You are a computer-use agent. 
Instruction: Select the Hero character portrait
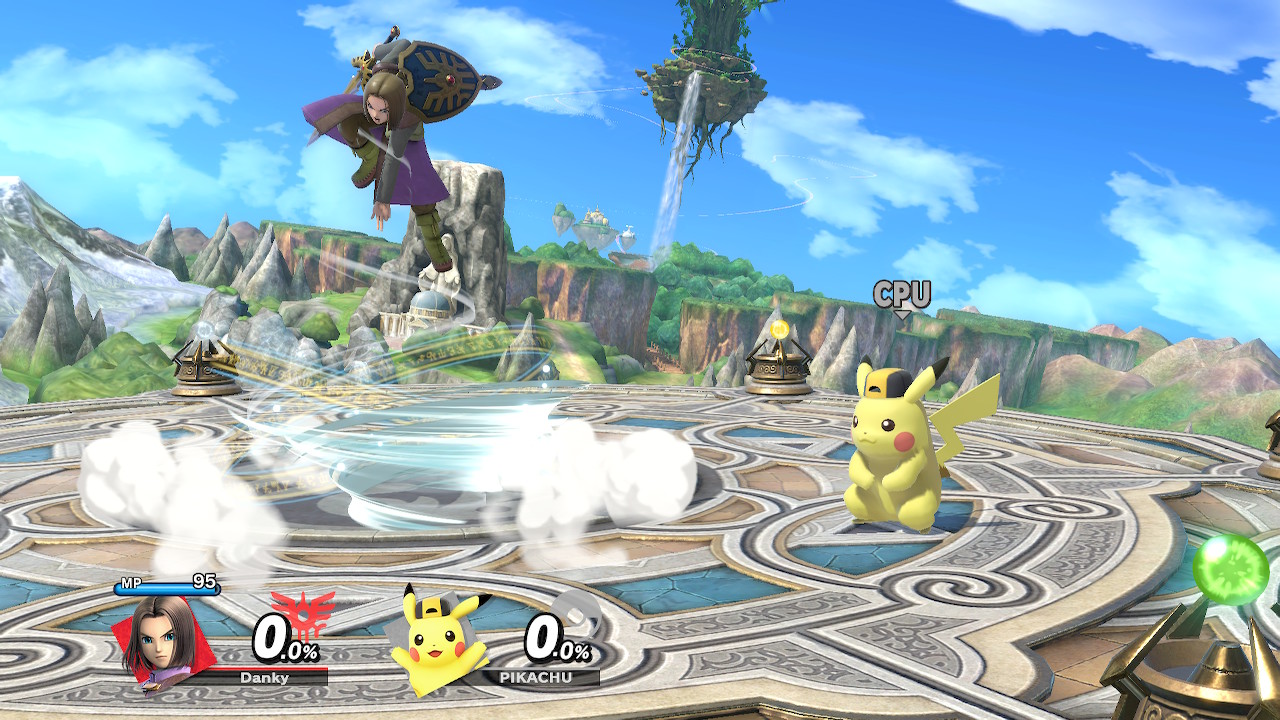click(x=158, y=641)
